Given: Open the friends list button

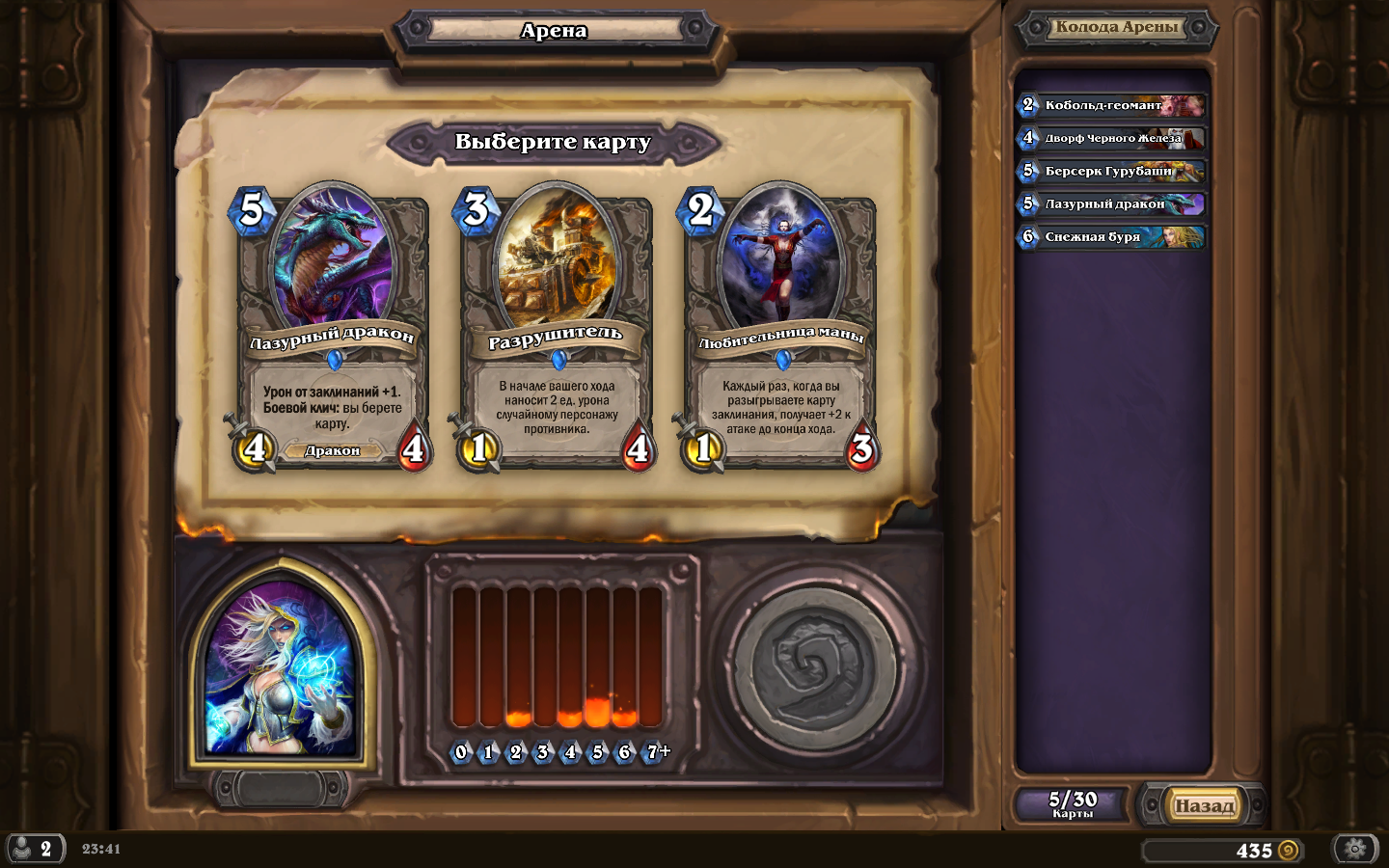Looking at the screenshot, I should [x=35, y=849].
